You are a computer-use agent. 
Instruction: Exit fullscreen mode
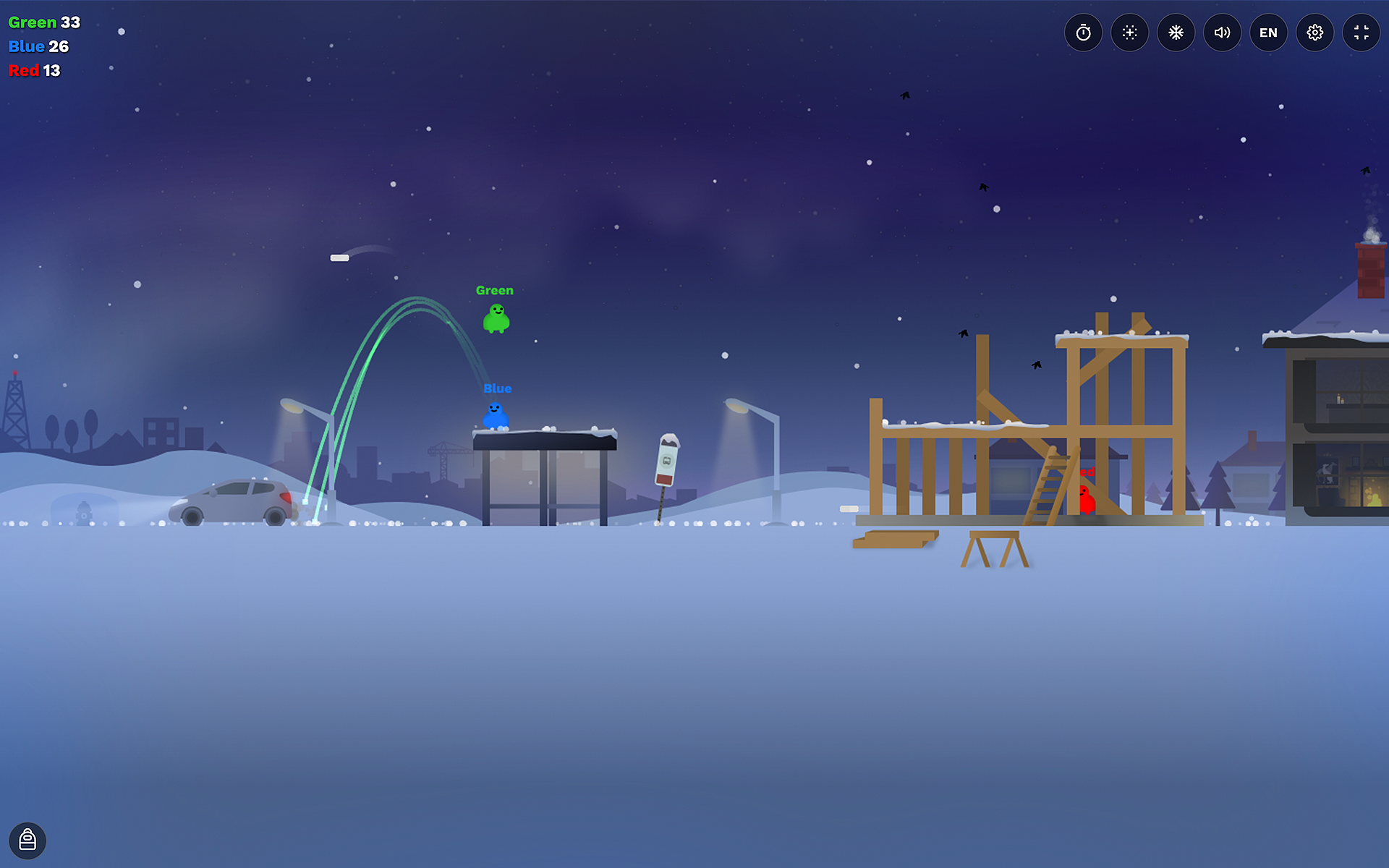1361,33
